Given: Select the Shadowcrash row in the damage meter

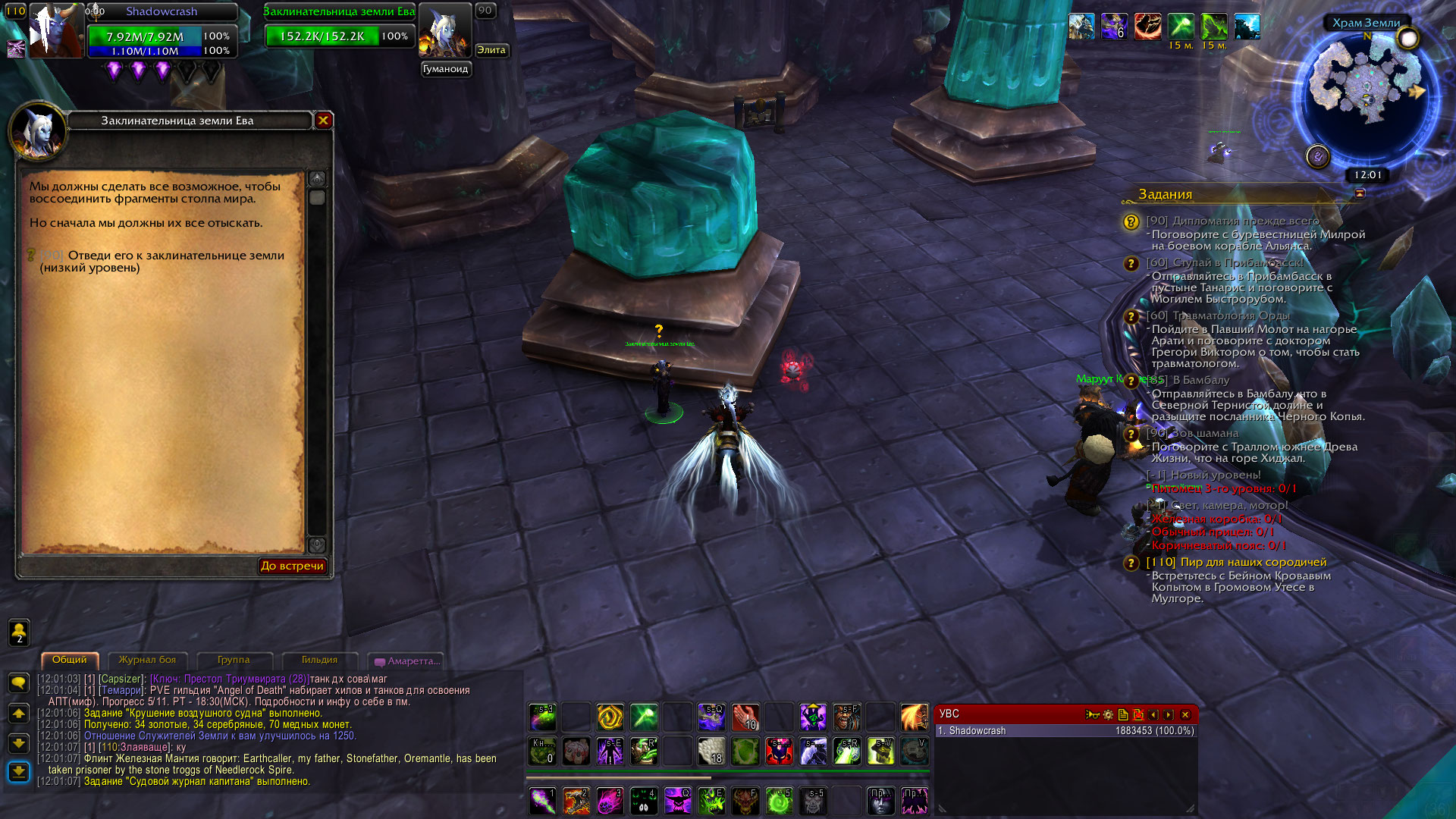Looking at the screenshot, I should click(x=1065, y=731).
